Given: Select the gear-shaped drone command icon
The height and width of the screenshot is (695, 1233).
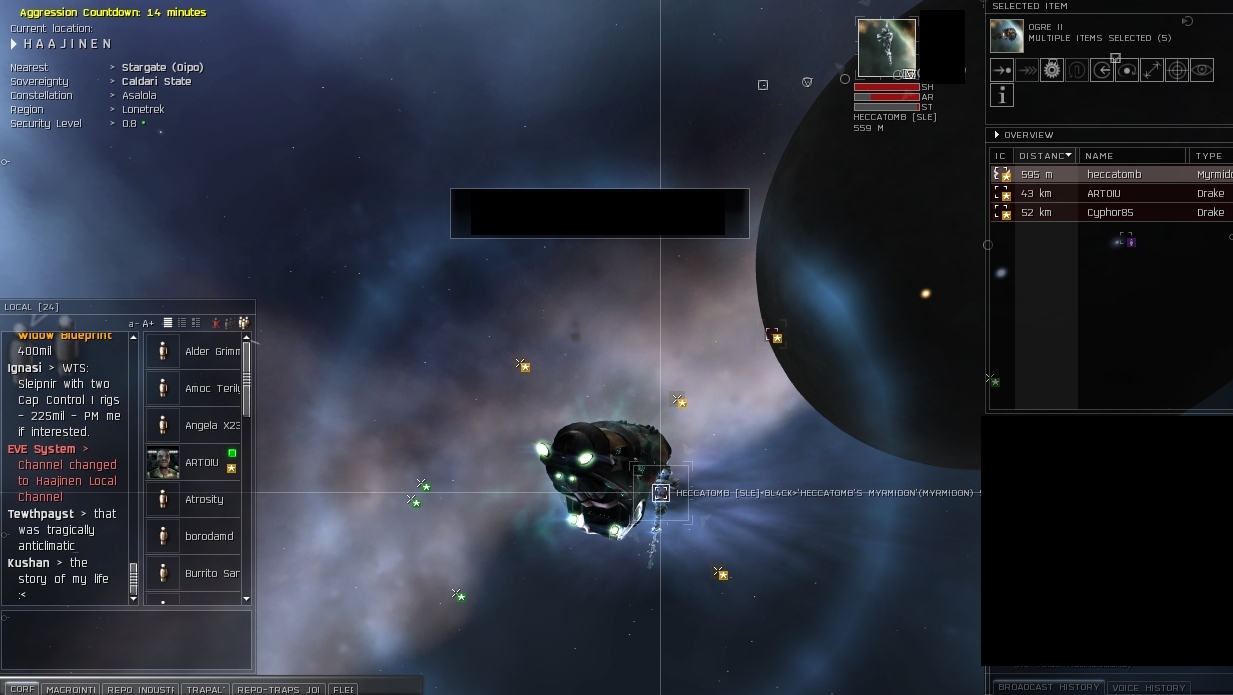Looking at the screenshot, I should pos(1052,70).
